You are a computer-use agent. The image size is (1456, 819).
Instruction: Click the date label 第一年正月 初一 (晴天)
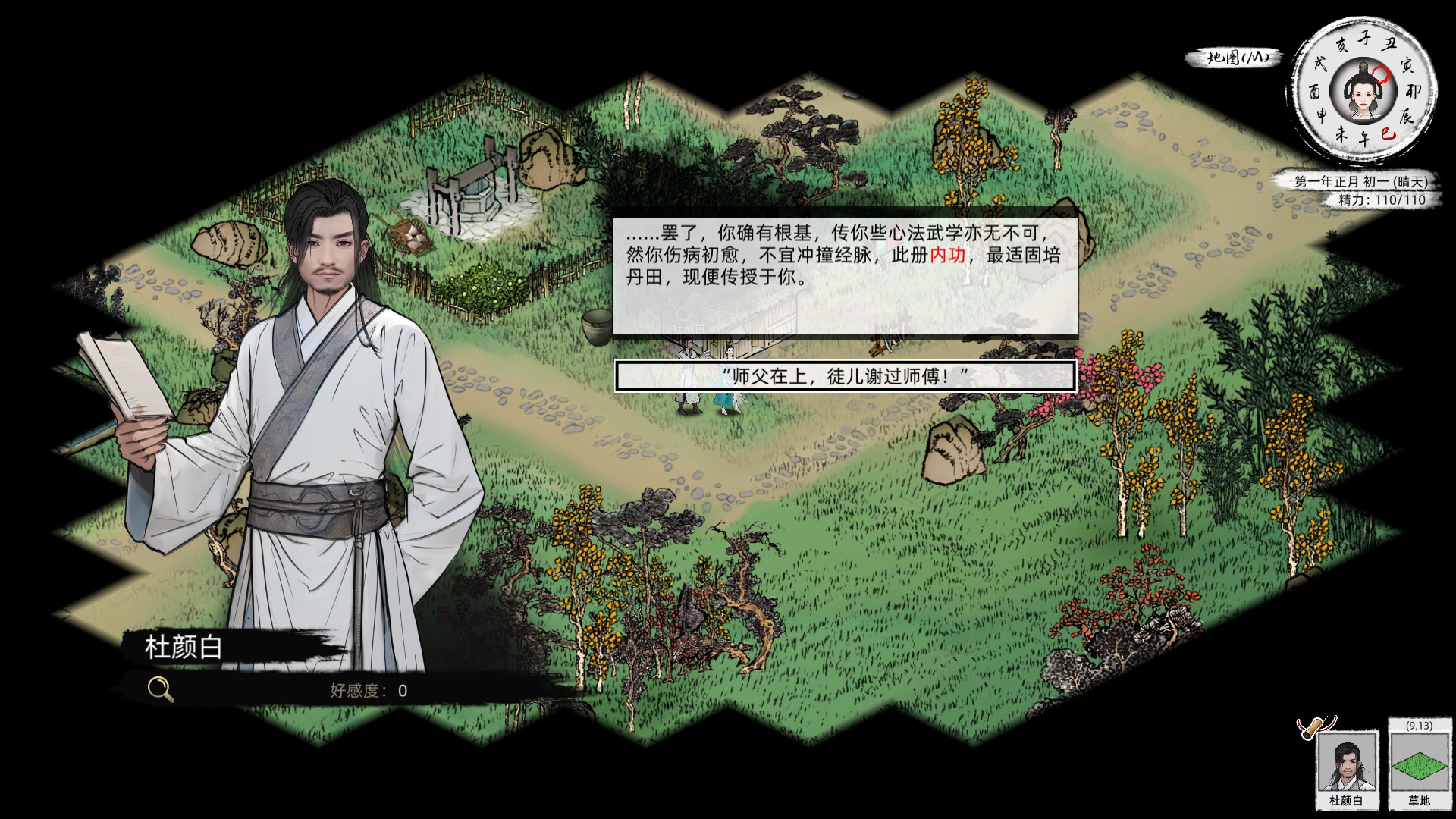coord(1360,181)
